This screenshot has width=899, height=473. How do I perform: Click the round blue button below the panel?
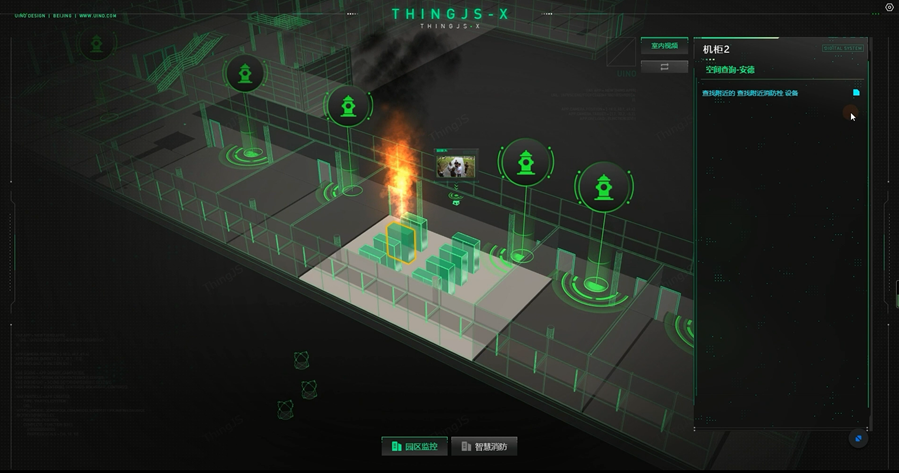click(x=858, y=438)
